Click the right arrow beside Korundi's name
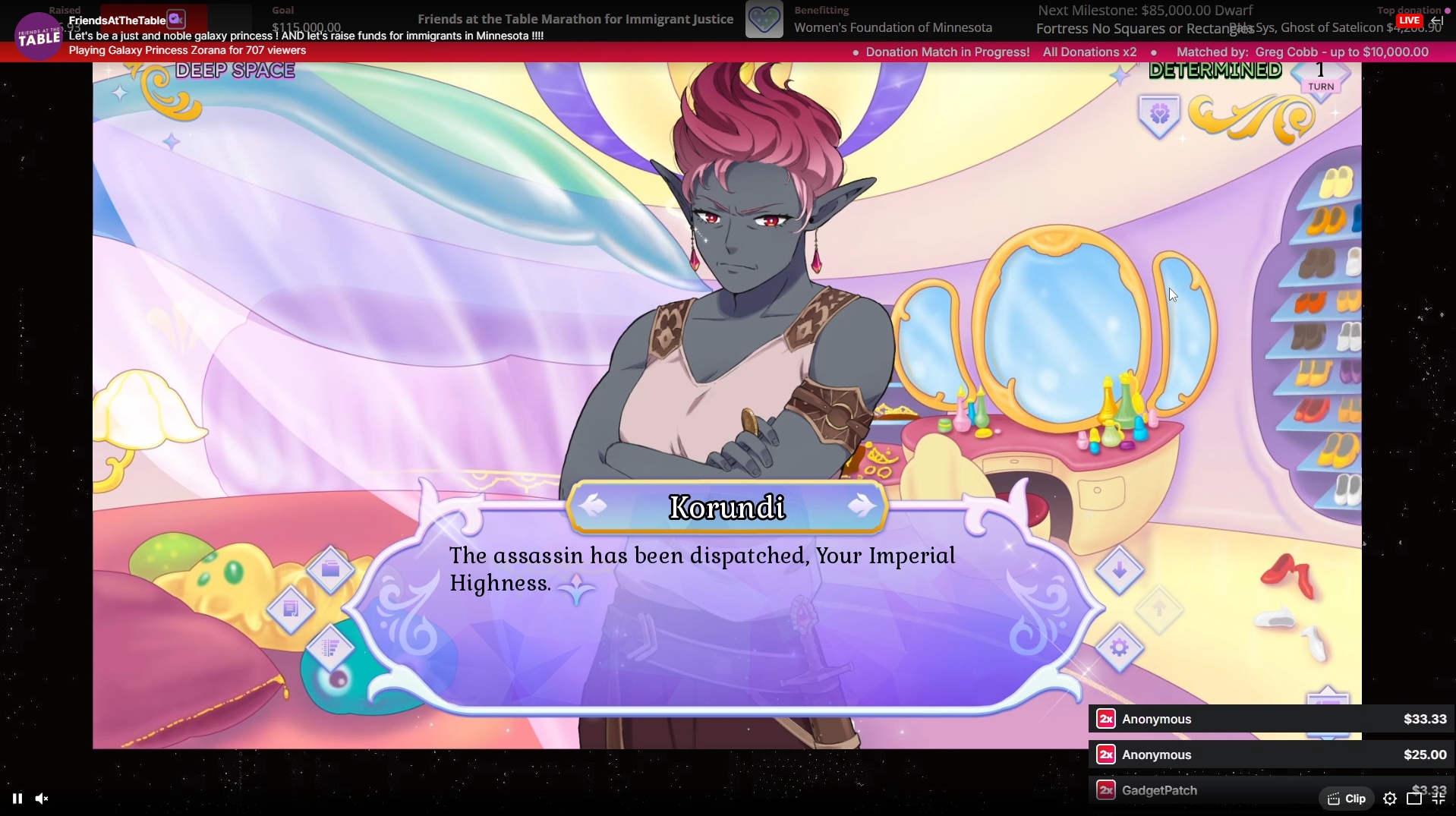 click(x=861, y=506)
